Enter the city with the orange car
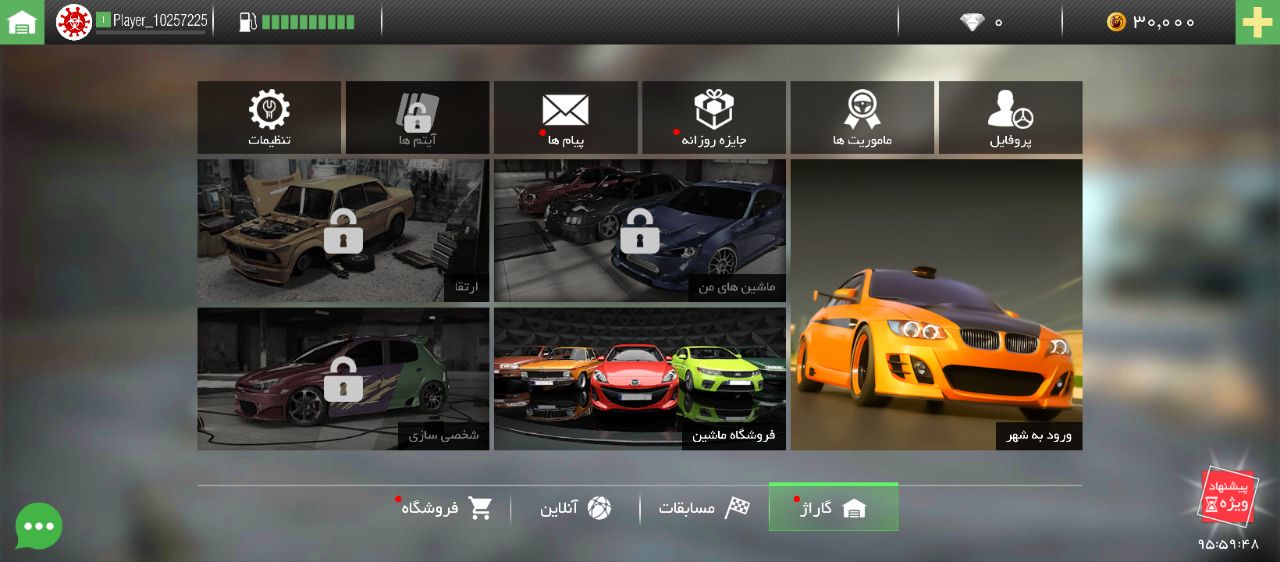 pyautogui.click(x=936, y=304)
